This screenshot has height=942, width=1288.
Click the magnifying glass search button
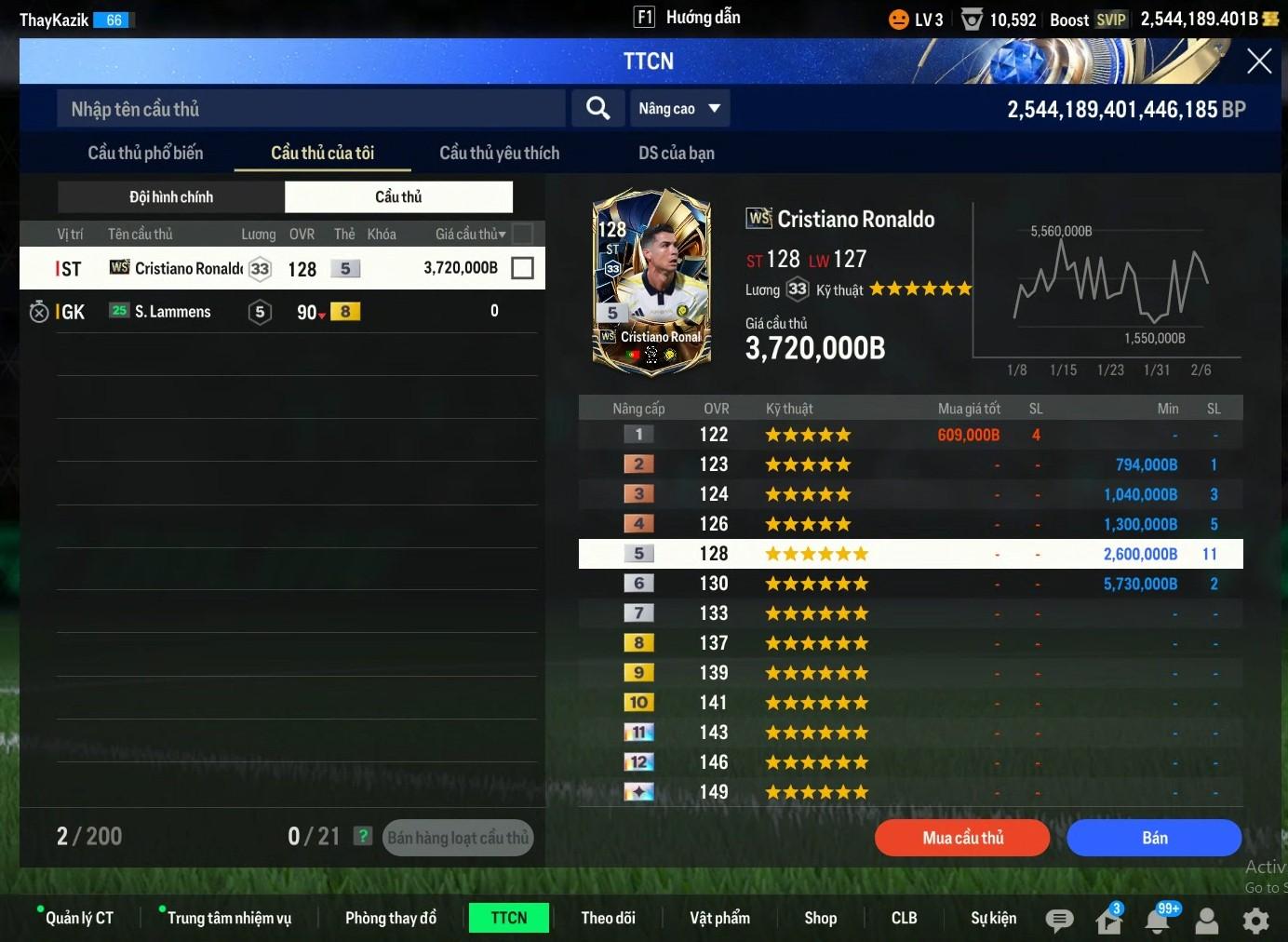pyautogui.click(x=597, y=109)
